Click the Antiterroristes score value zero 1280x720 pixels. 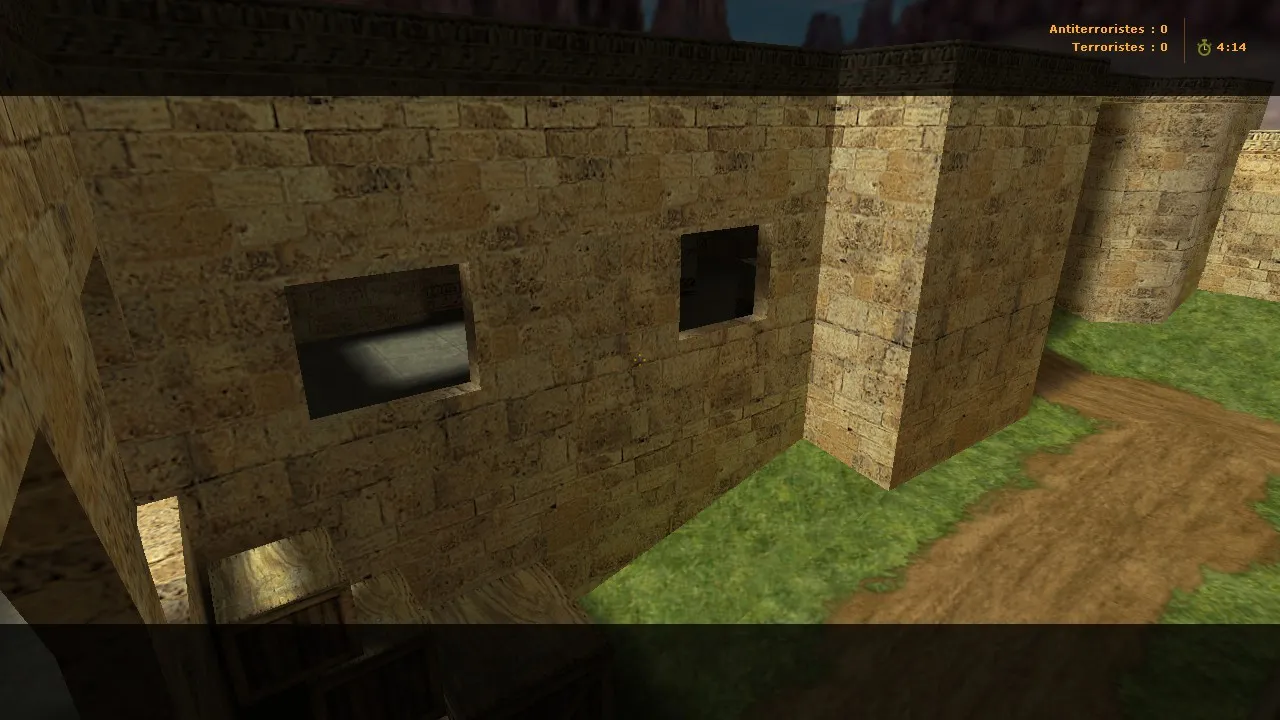coord(1162,29)
